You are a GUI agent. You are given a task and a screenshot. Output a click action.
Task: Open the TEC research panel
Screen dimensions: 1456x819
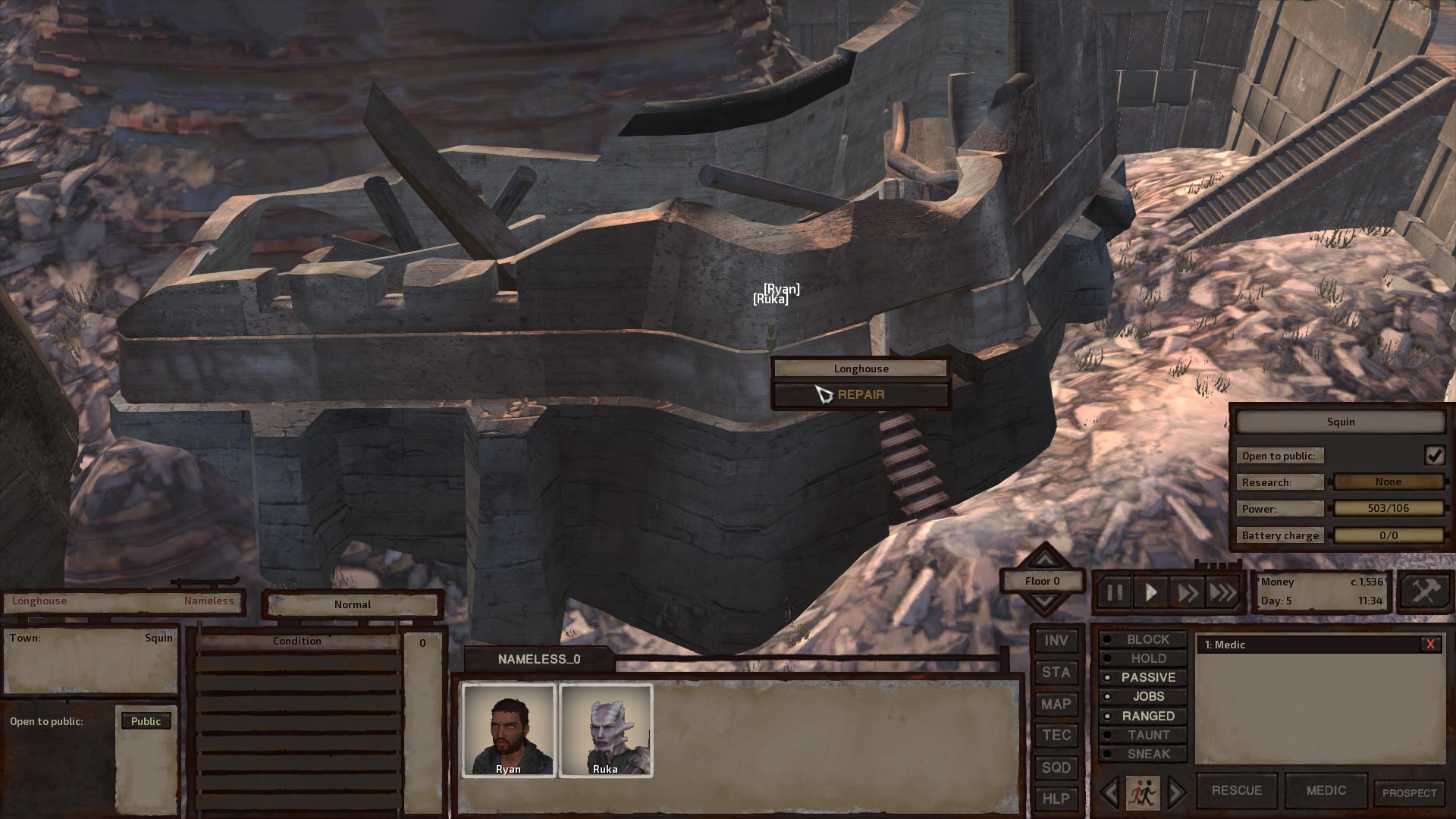point(1056,735)
